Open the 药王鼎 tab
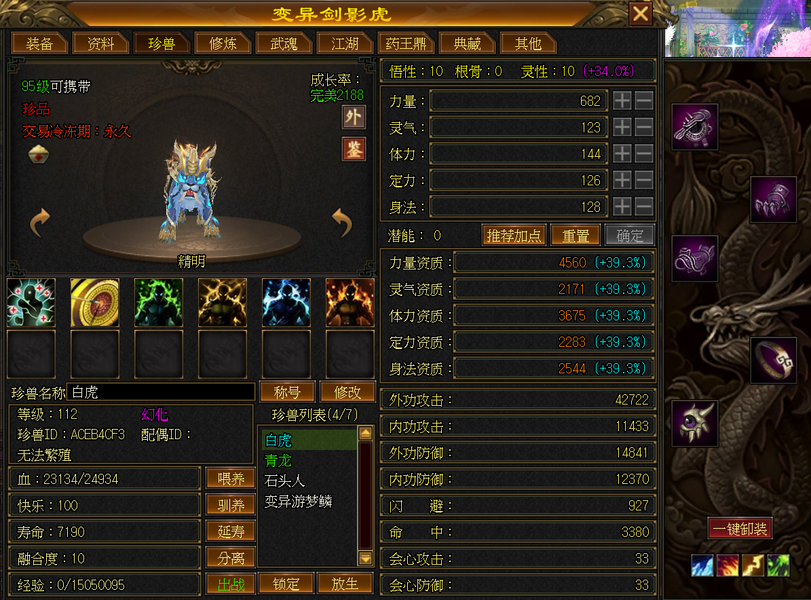Screen dimensions: 811x600 (405, 43)
